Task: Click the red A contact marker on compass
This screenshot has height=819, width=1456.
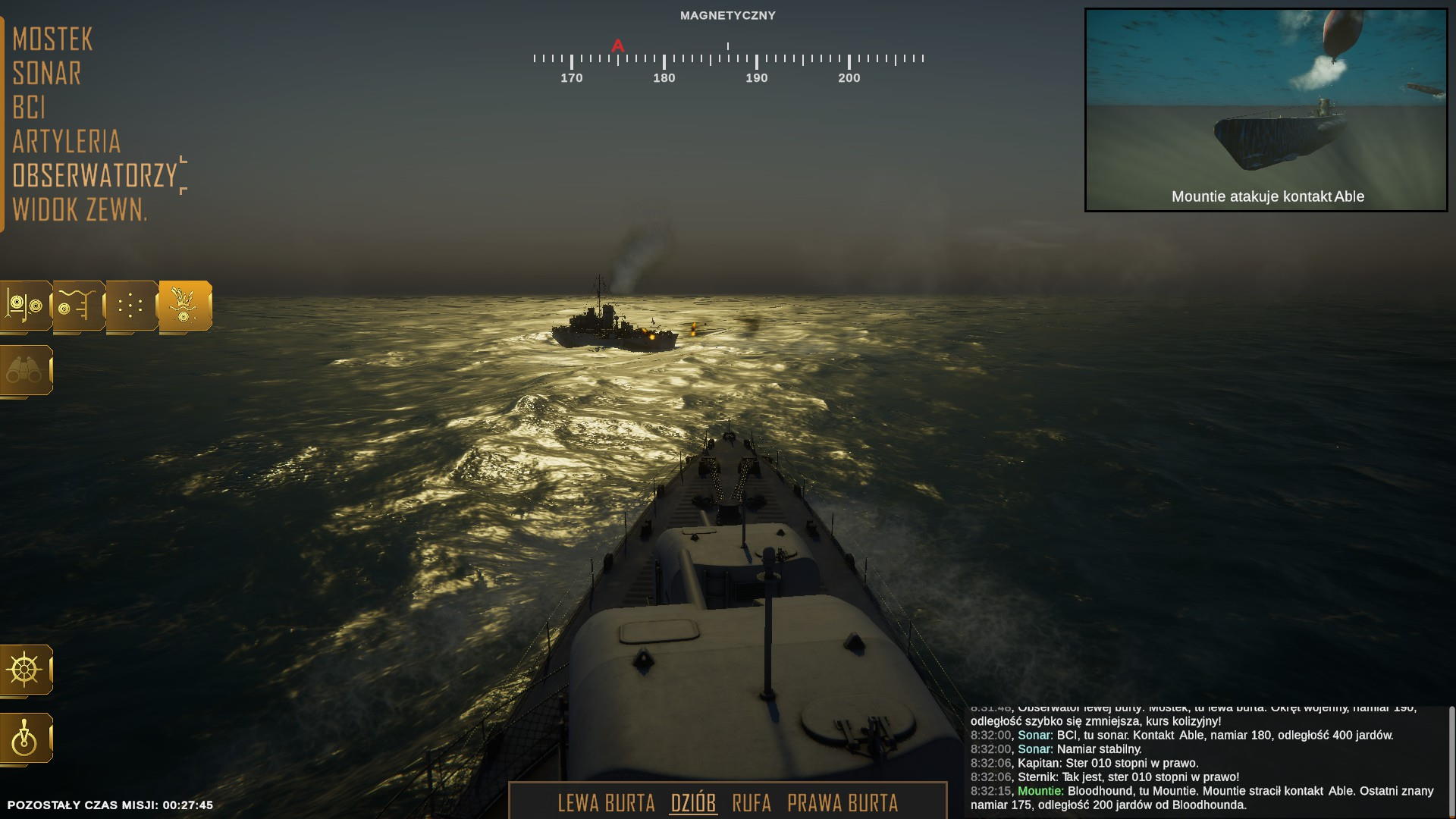Action: pyautogui.click(x=618, y=46)
